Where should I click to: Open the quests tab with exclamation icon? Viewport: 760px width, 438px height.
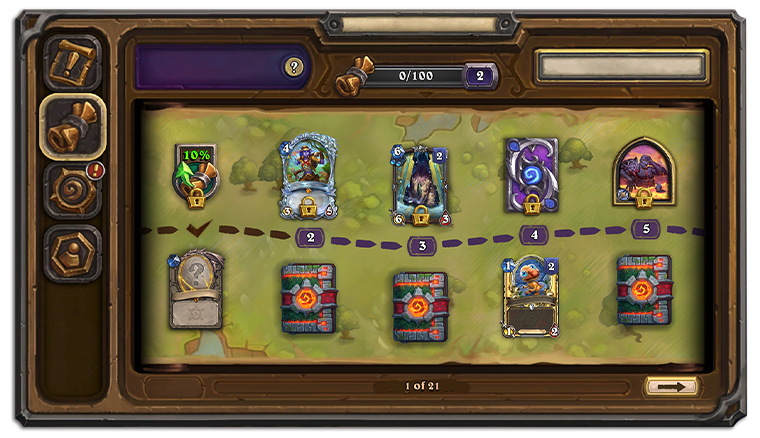point(73,64)
